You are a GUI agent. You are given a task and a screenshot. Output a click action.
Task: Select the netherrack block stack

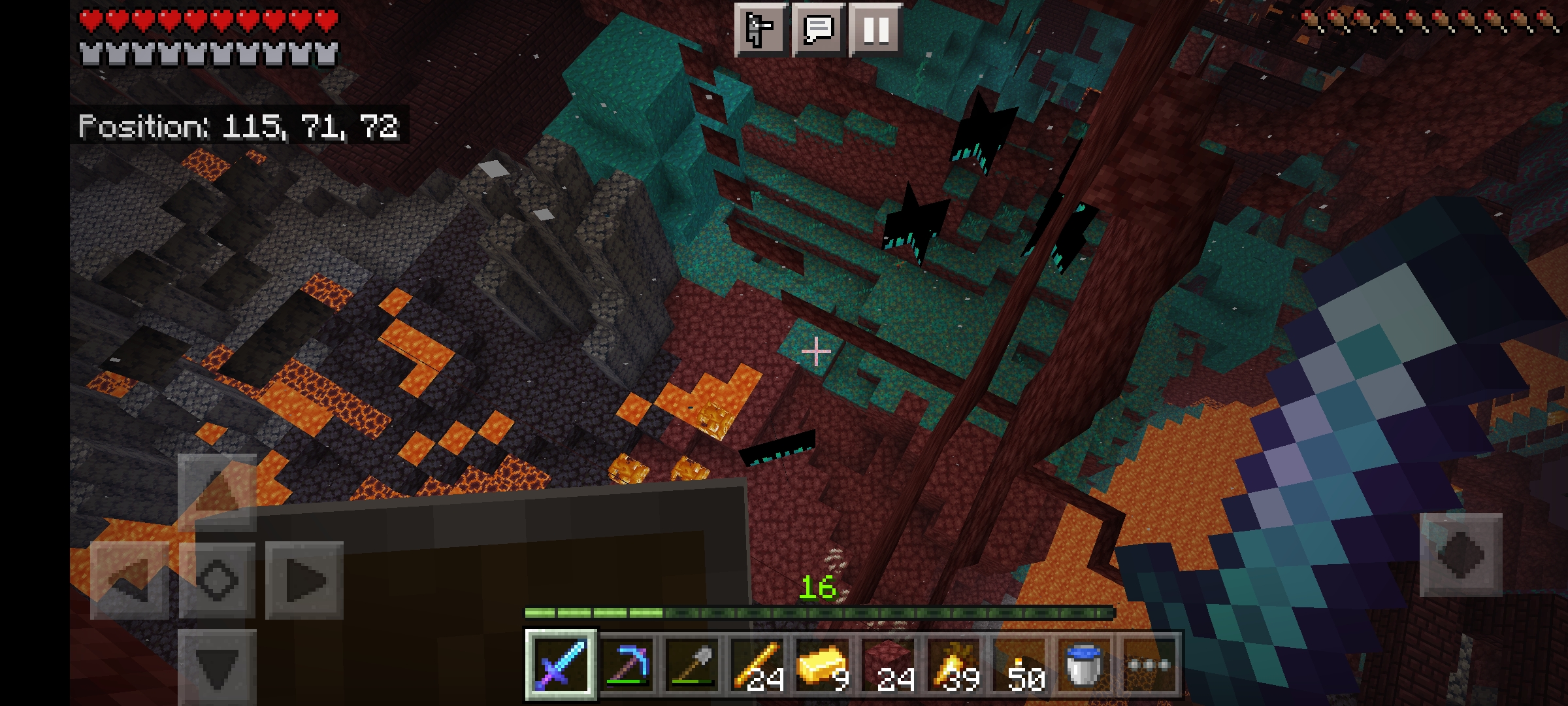889,665
